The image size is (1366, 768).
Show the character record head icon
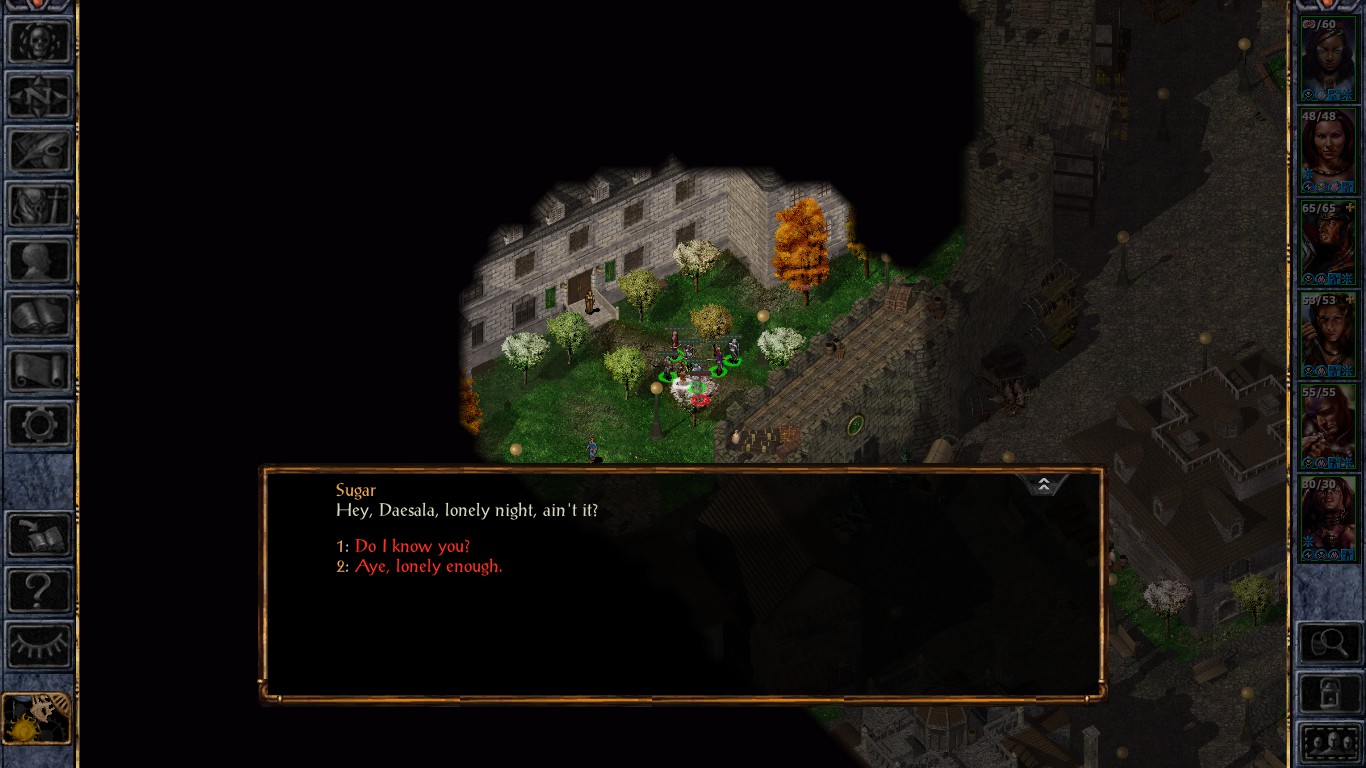point(40,261)
